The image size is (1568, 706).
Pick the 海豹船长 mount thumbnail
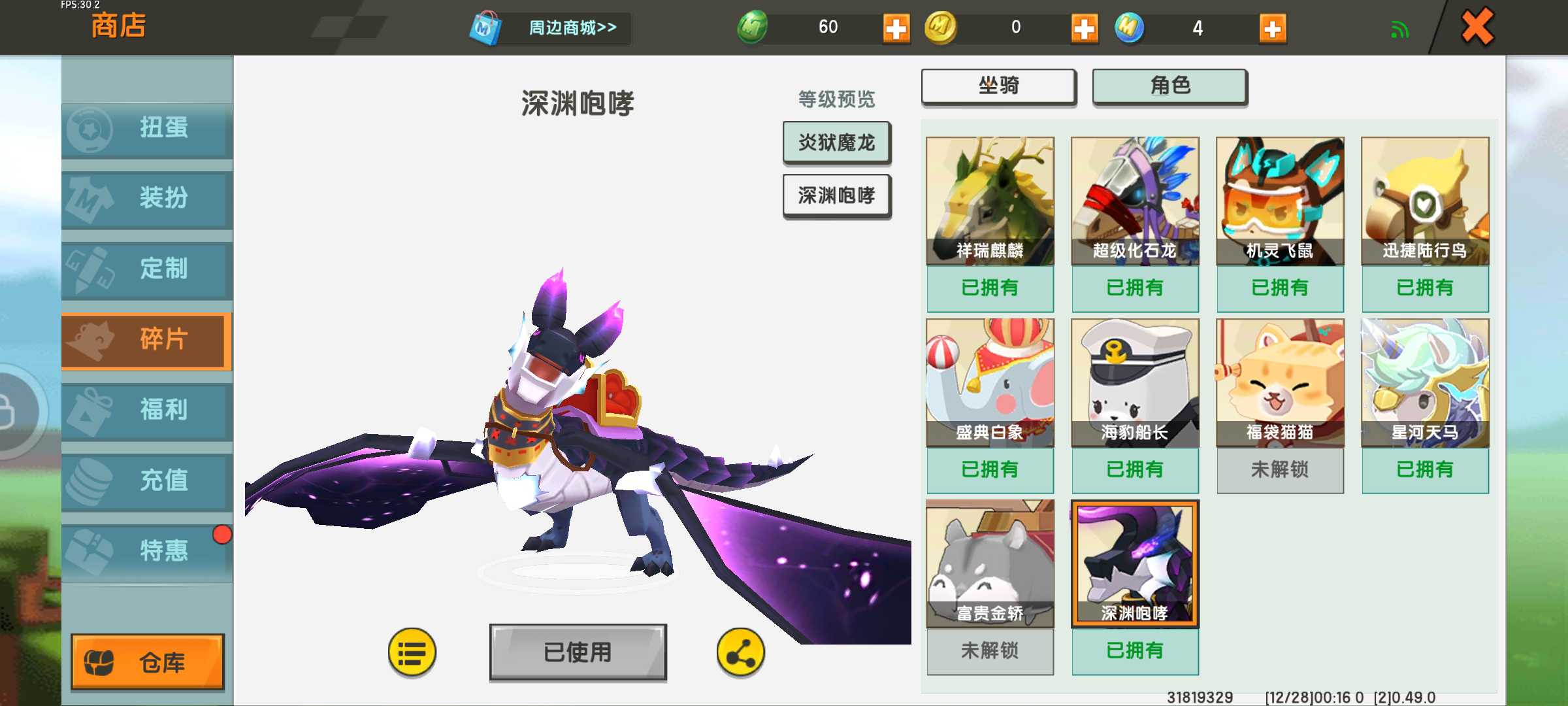(1135, 382)
